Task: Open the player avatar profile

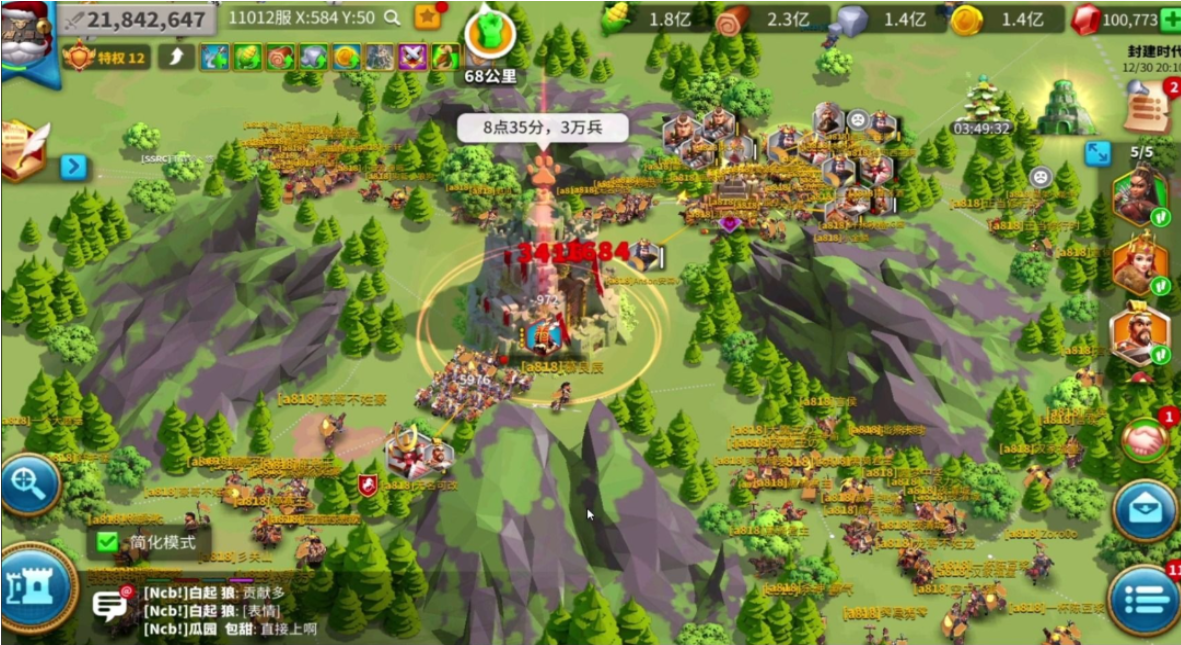Action: pyautogui.click(x=26, y=35)
